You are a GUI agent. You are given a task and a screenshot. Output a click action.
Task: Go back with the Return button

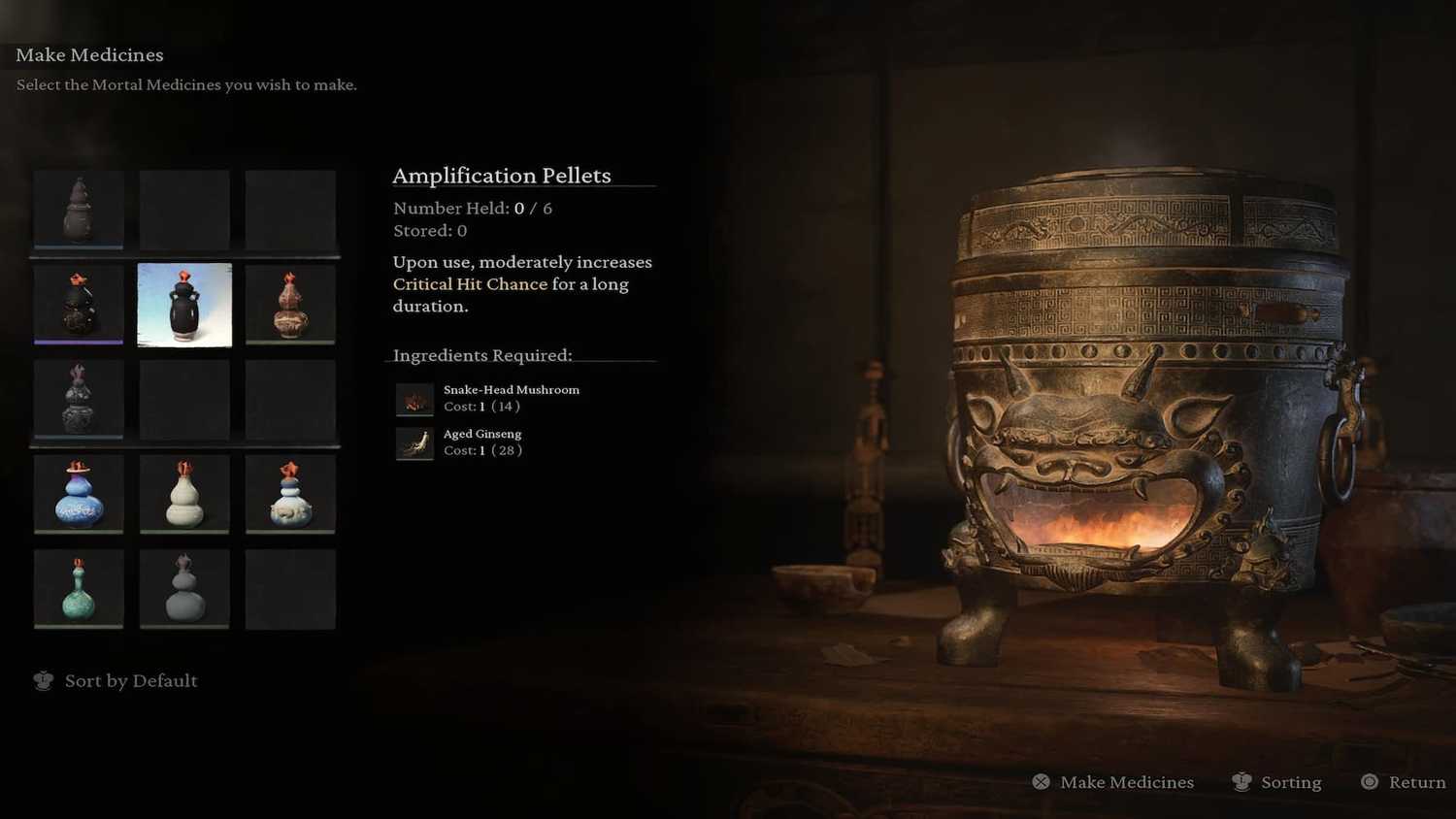coord(1416,782)
